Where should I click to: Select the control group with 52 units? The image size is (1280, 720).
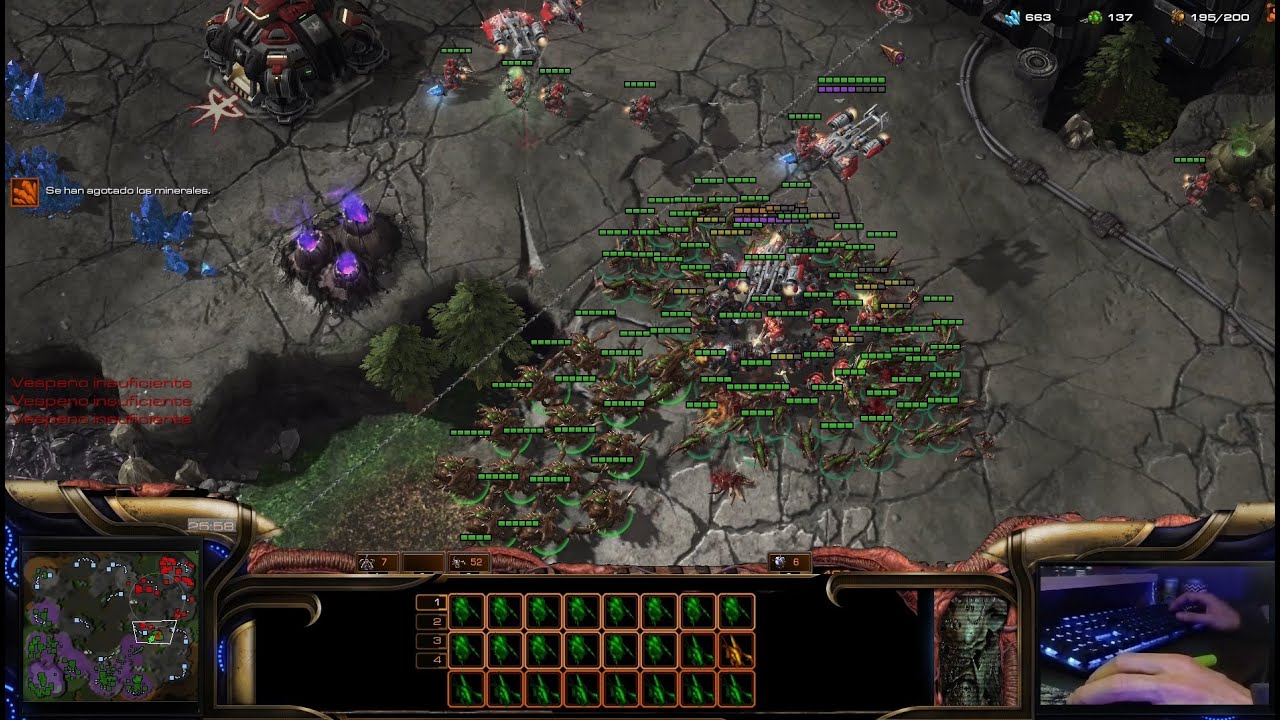(466, 563)
